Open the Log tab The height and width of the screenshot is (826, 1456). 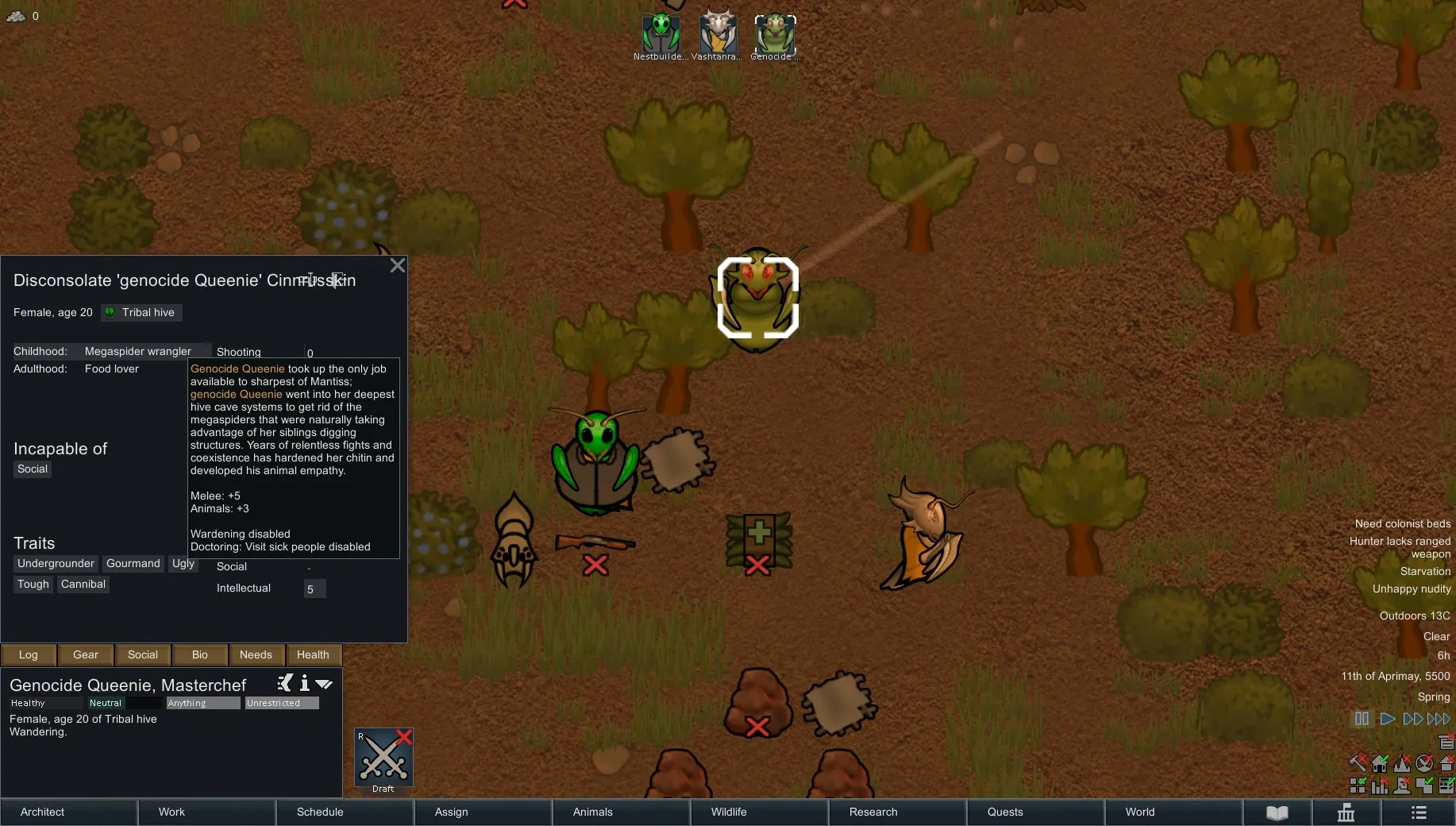29,654
